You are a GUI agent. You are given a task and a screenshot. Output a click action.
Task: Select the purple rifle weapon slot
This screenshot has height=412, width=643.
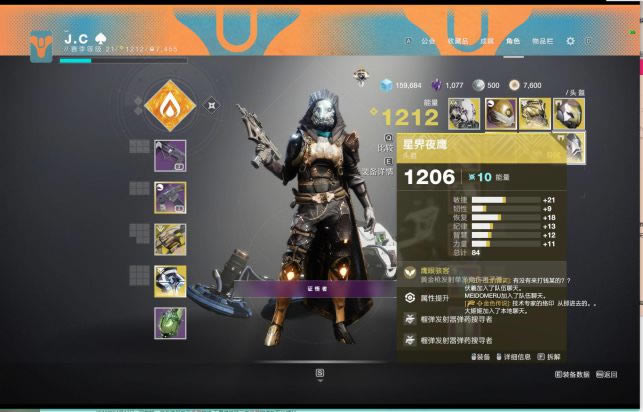(169, 155)
